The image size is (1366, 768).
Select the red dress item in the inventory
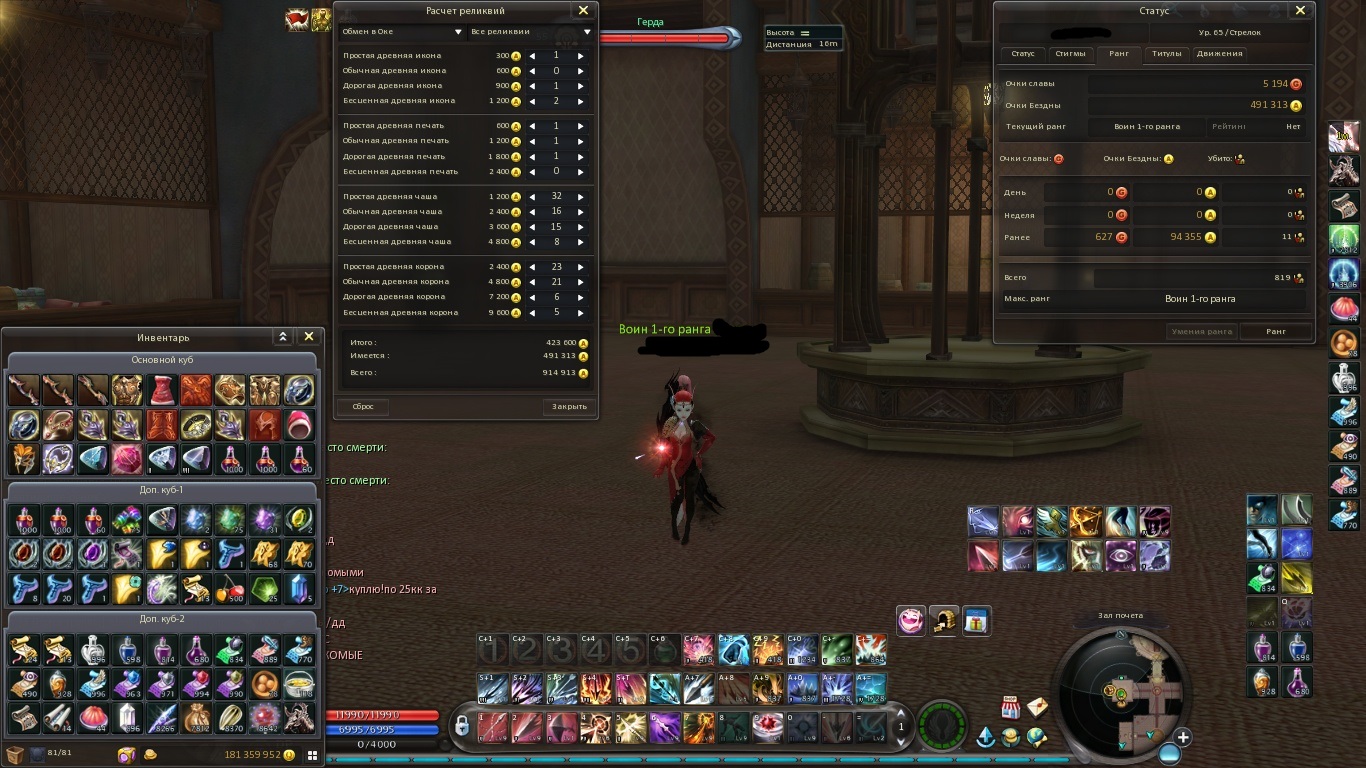(163, 390)
